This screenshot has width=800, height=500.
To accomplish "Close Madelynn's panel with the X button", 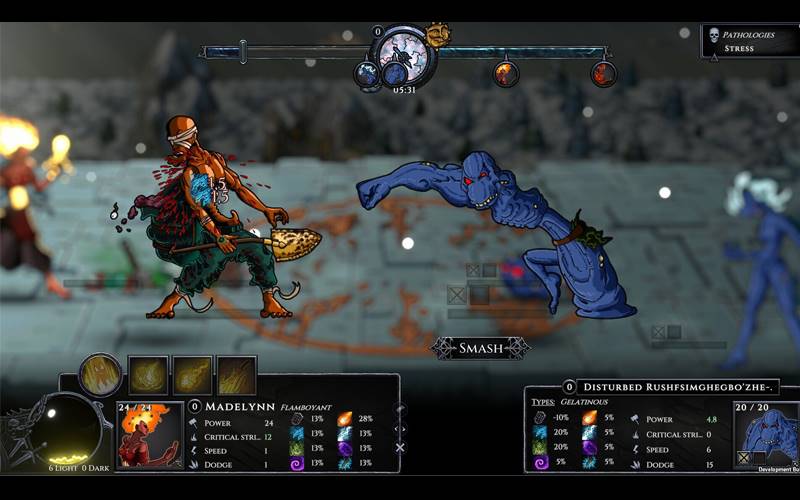I will pyautogui.click(x=400, y=447).
